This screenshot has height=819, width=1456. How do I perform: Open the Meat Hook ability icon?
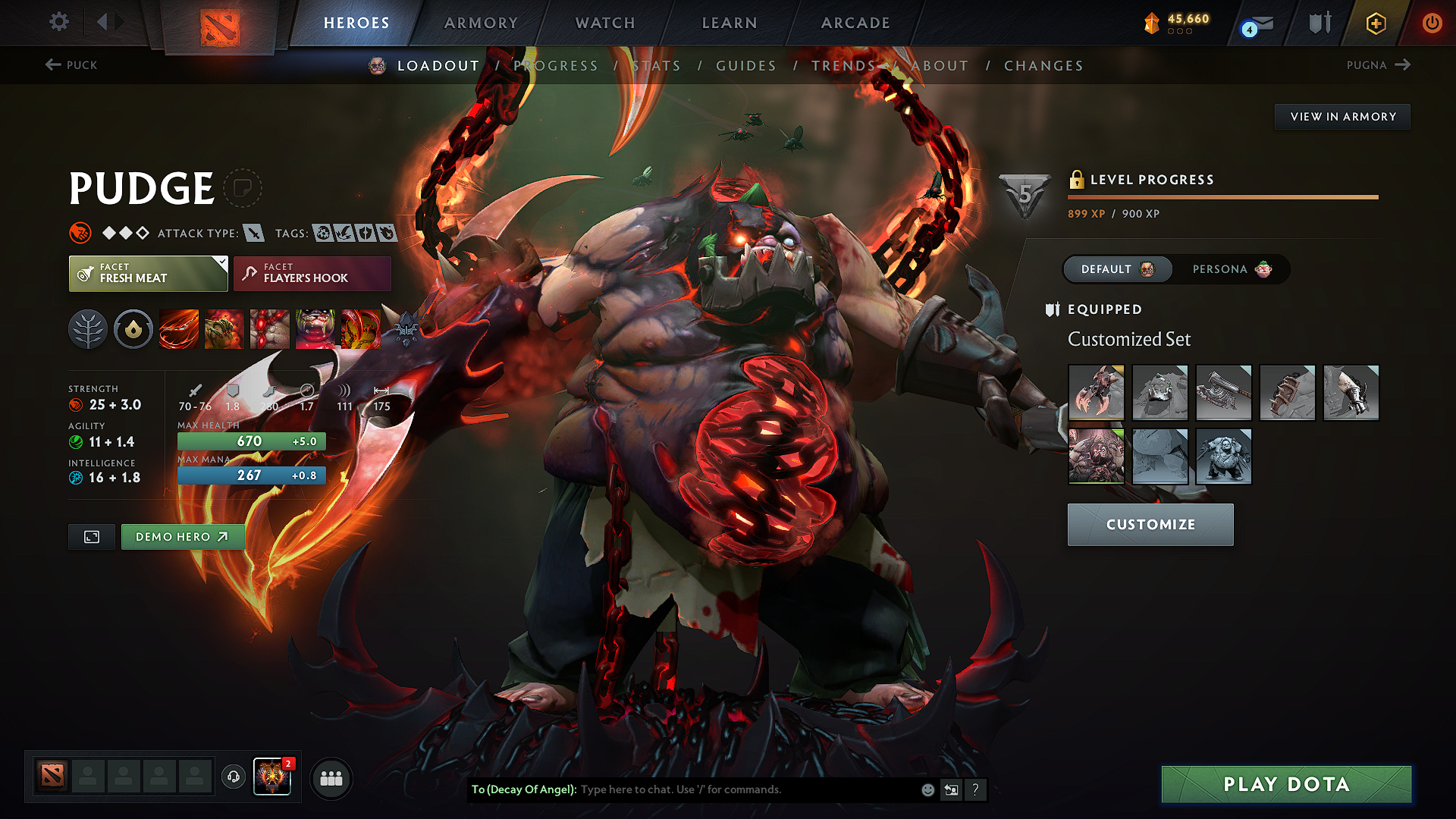(x=178, y=329)
